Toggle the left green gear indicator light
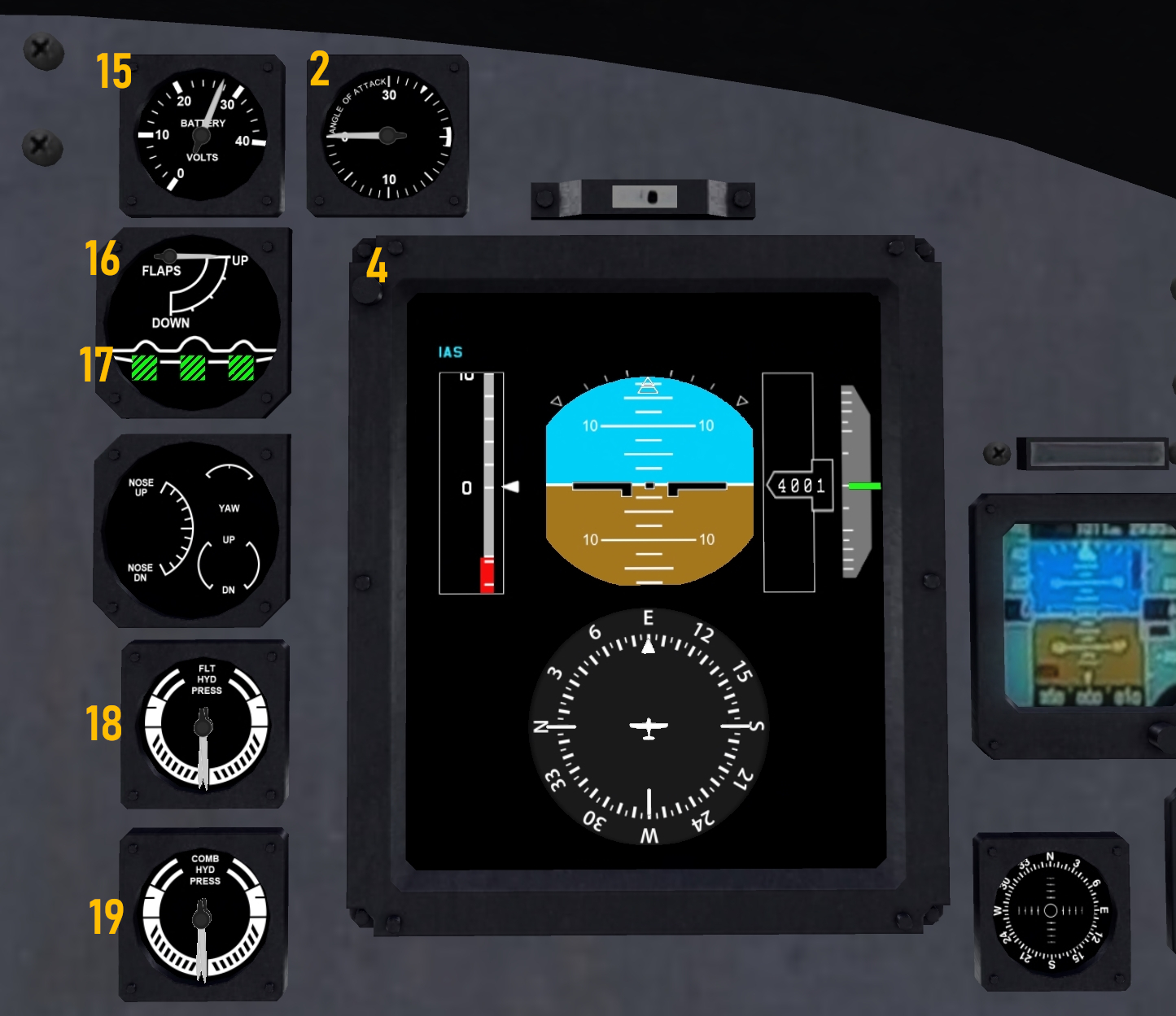This screenshot has width=1176, height=1016. click(143, 368)
